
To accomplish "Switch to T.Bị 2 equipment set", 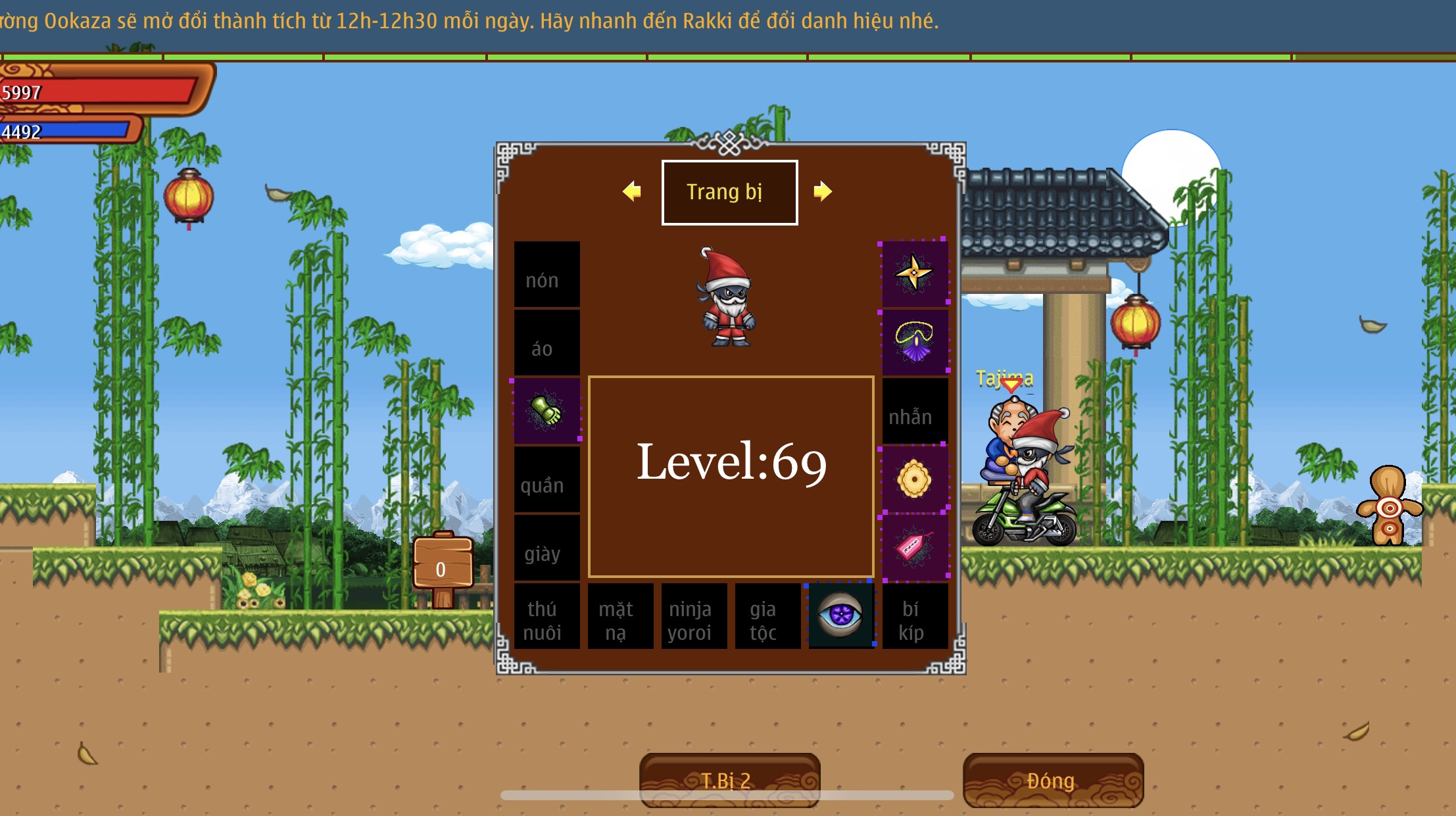I will [729, 780].
